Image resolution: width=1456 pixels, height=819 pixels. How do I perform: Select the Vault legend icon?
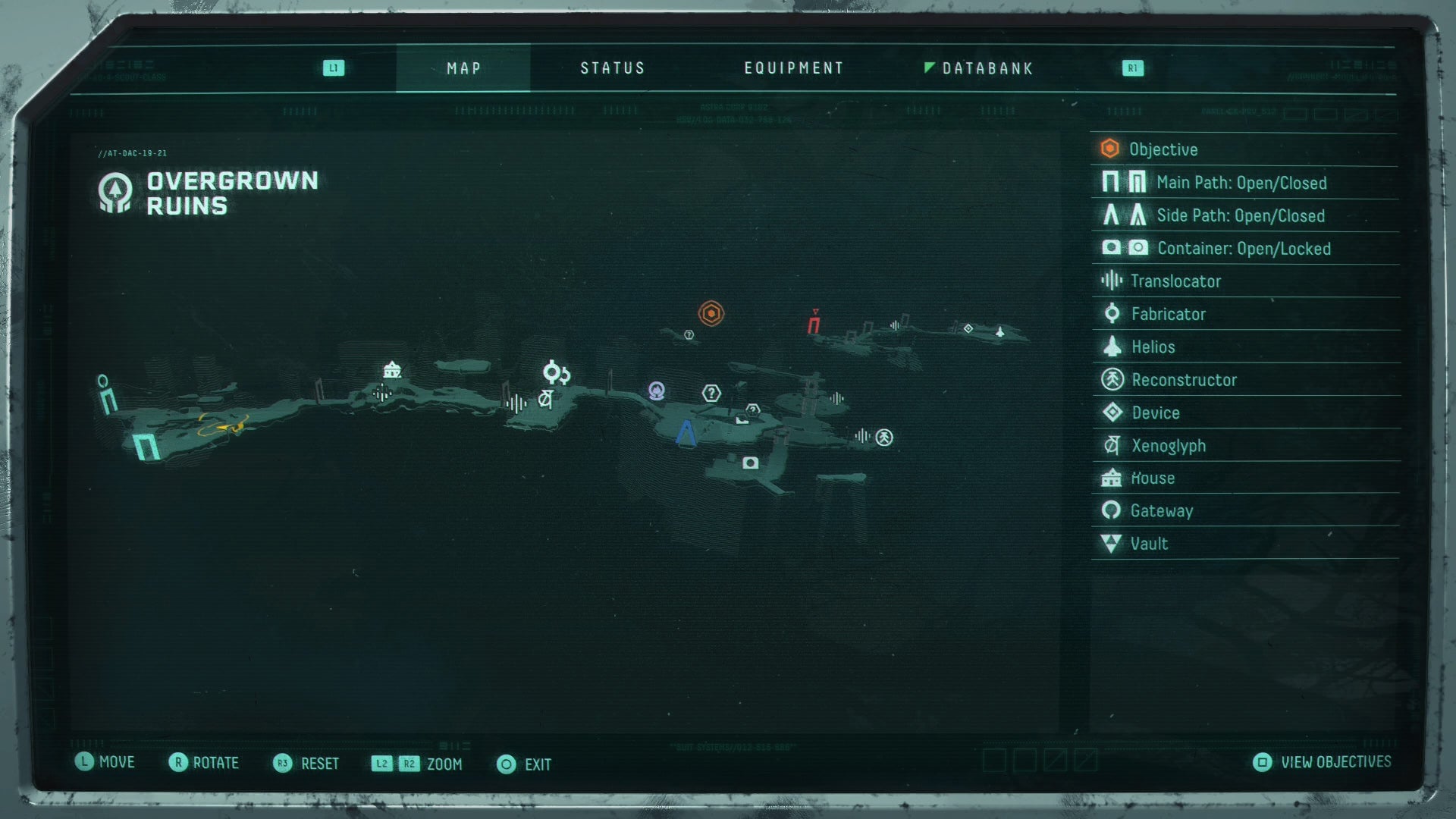pyautogui.click(x=1112, y=544)
